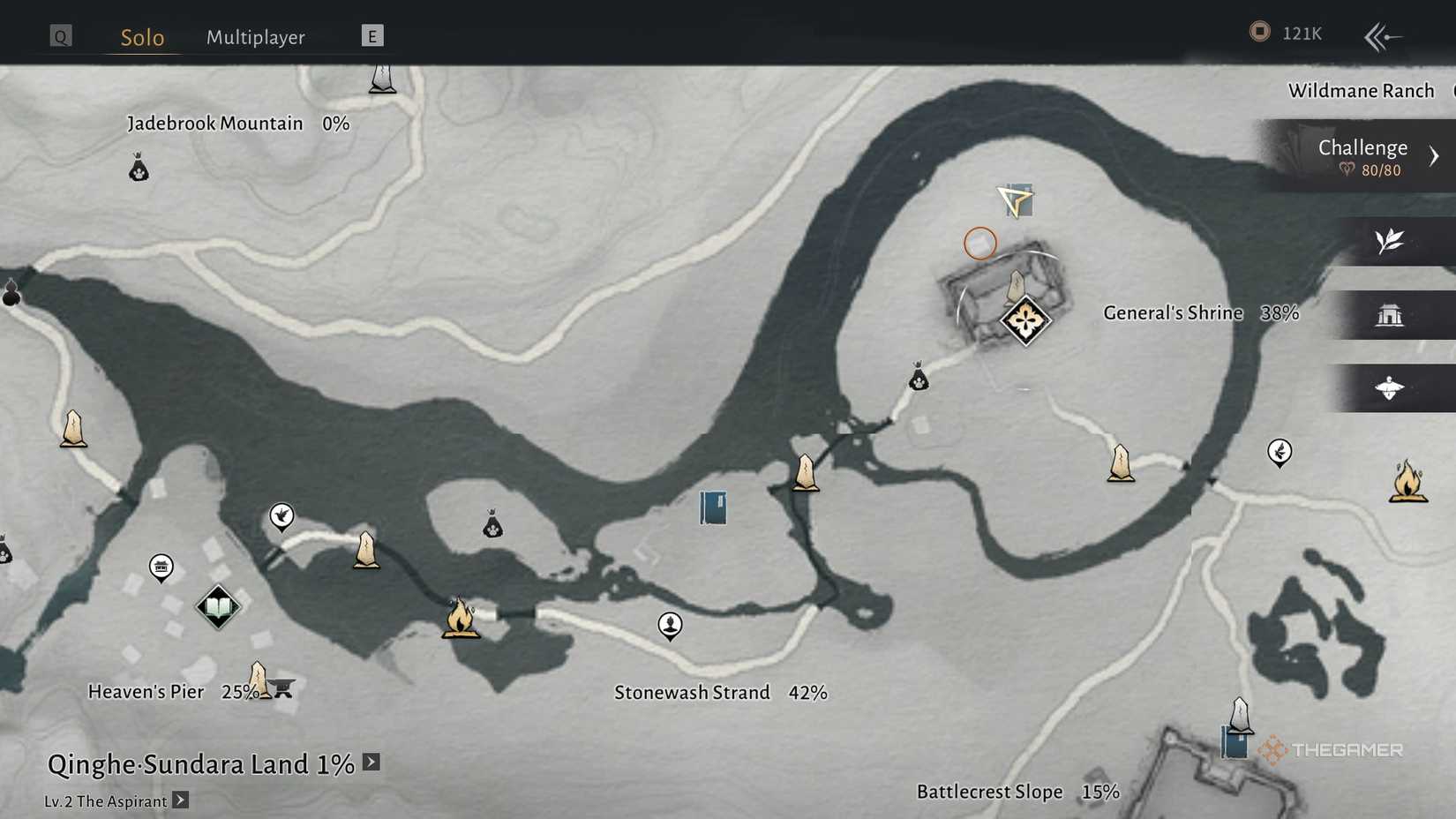Click the 80/80 challenge progress counter
The height and width of the screenshot is (819, 1456).
tap(1381, 169)
